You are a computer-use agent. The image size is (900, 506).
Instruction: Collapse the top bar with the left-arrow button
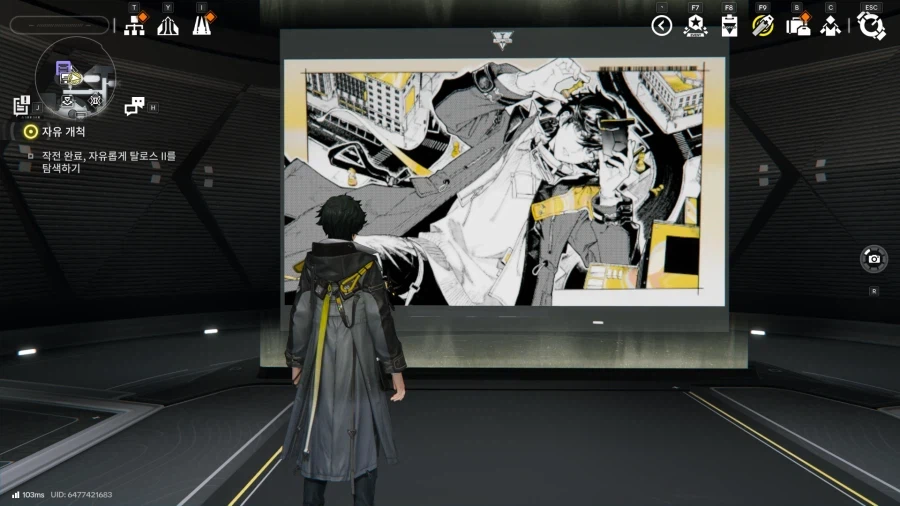(661, 26)
